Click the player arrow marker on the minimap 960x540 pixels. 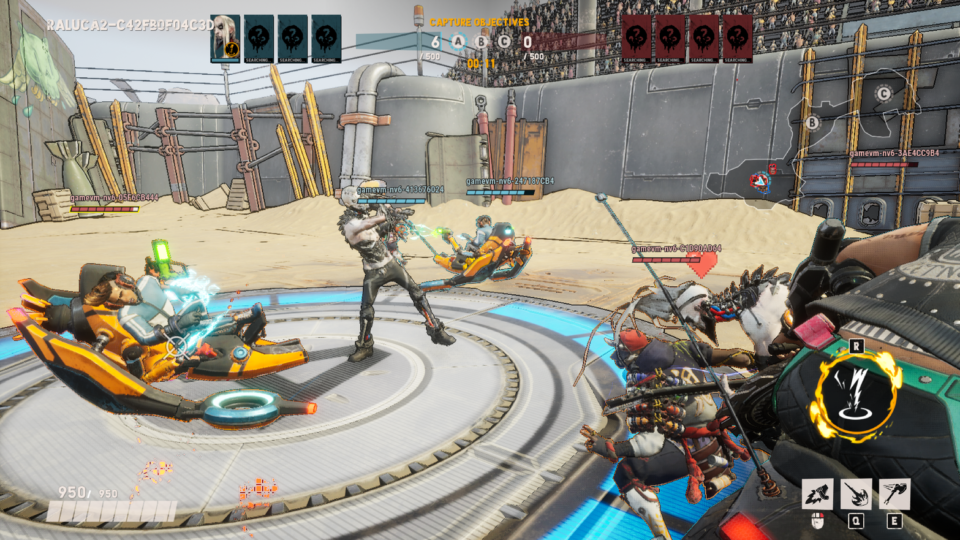click(761, 181)
